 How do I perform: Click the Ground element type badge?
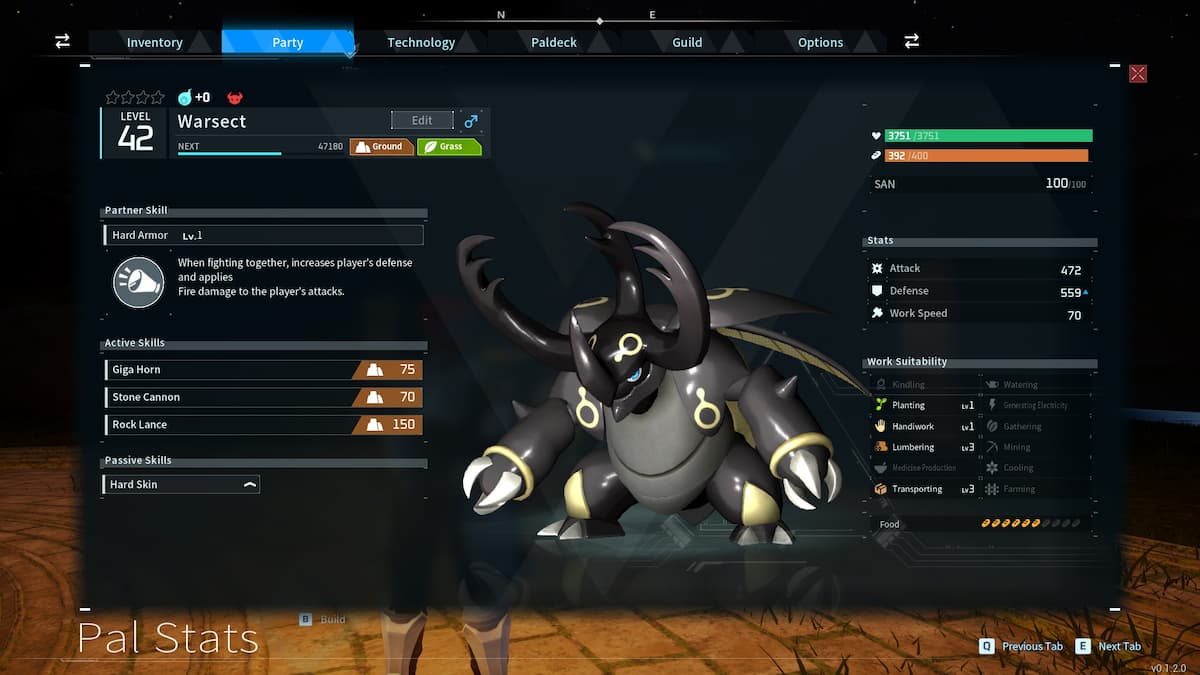[x=381, y=147]
